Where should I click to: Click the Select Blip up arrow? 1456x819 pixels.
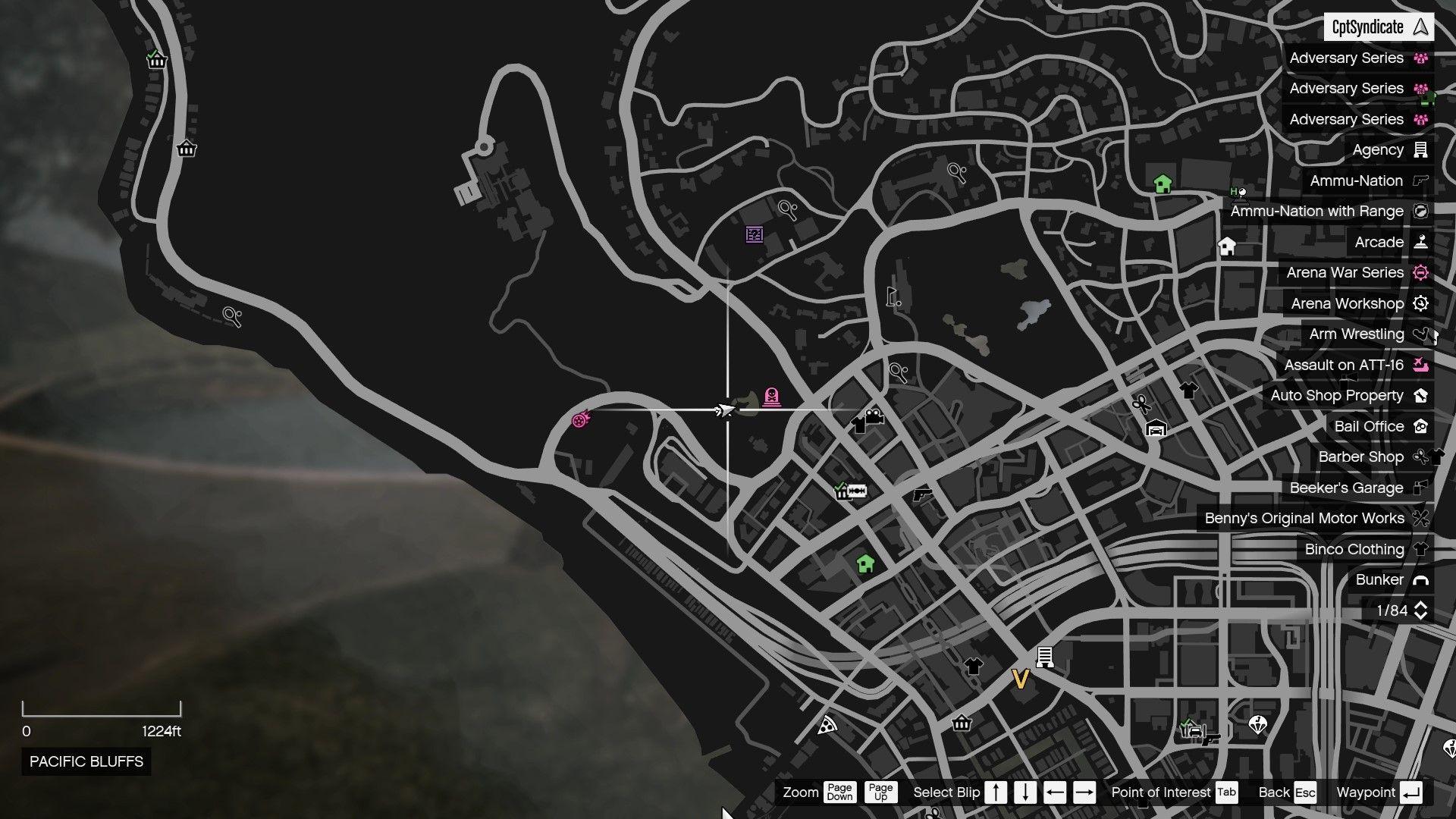click(995, 792)
